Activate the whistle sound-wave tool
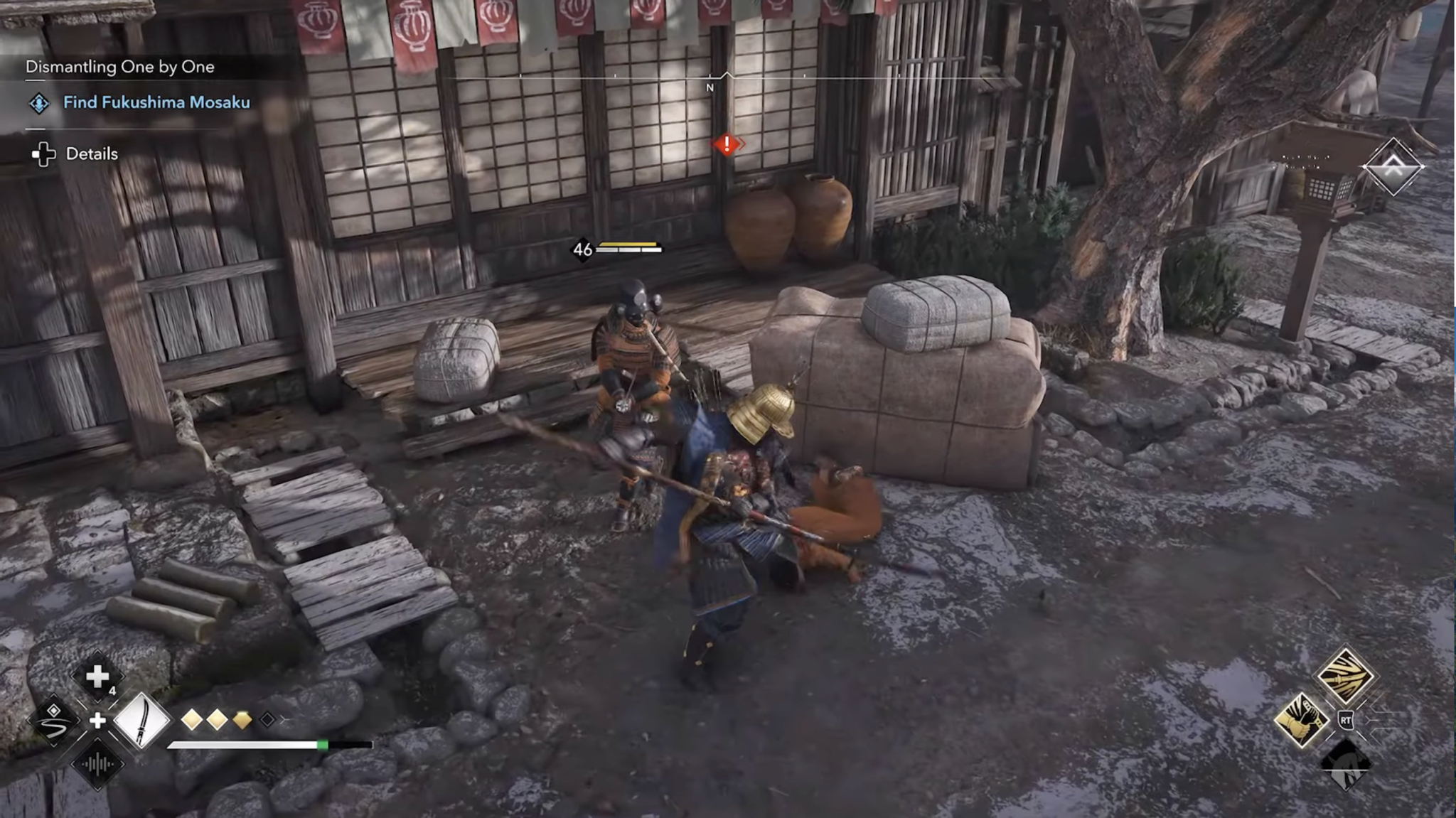The width and height of the screenshot is (1456, 818). click(97, 765)
